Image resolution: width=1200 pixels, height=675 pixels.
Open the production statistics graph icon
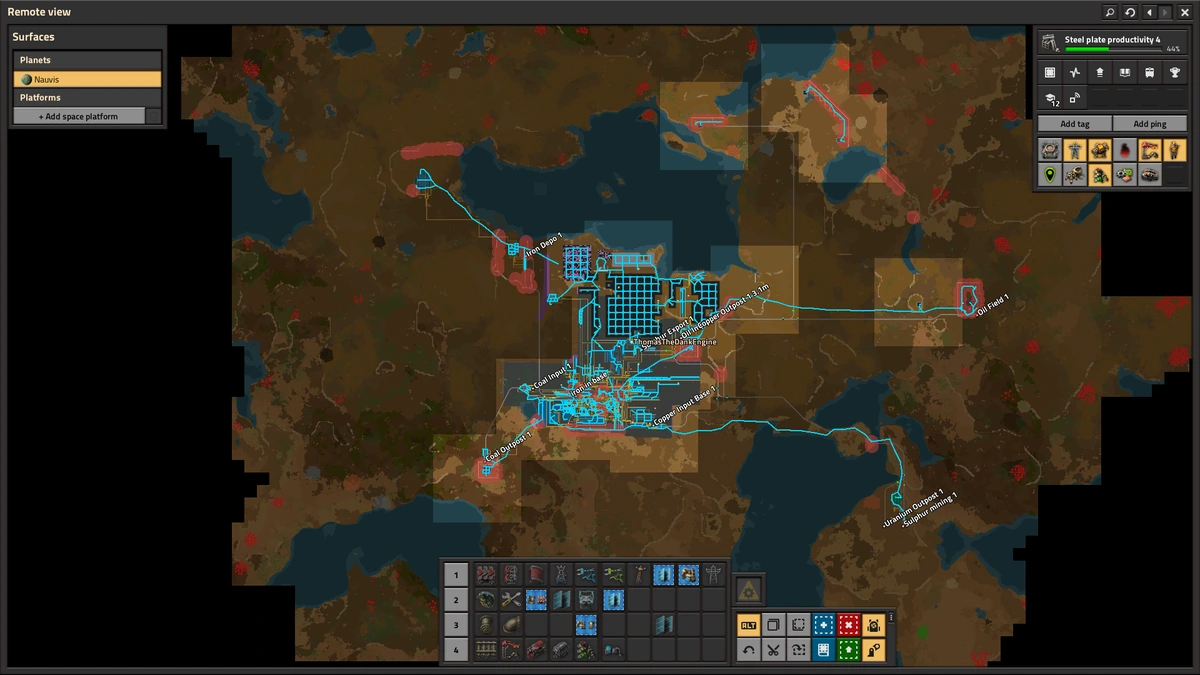(x=1075, y=73)
